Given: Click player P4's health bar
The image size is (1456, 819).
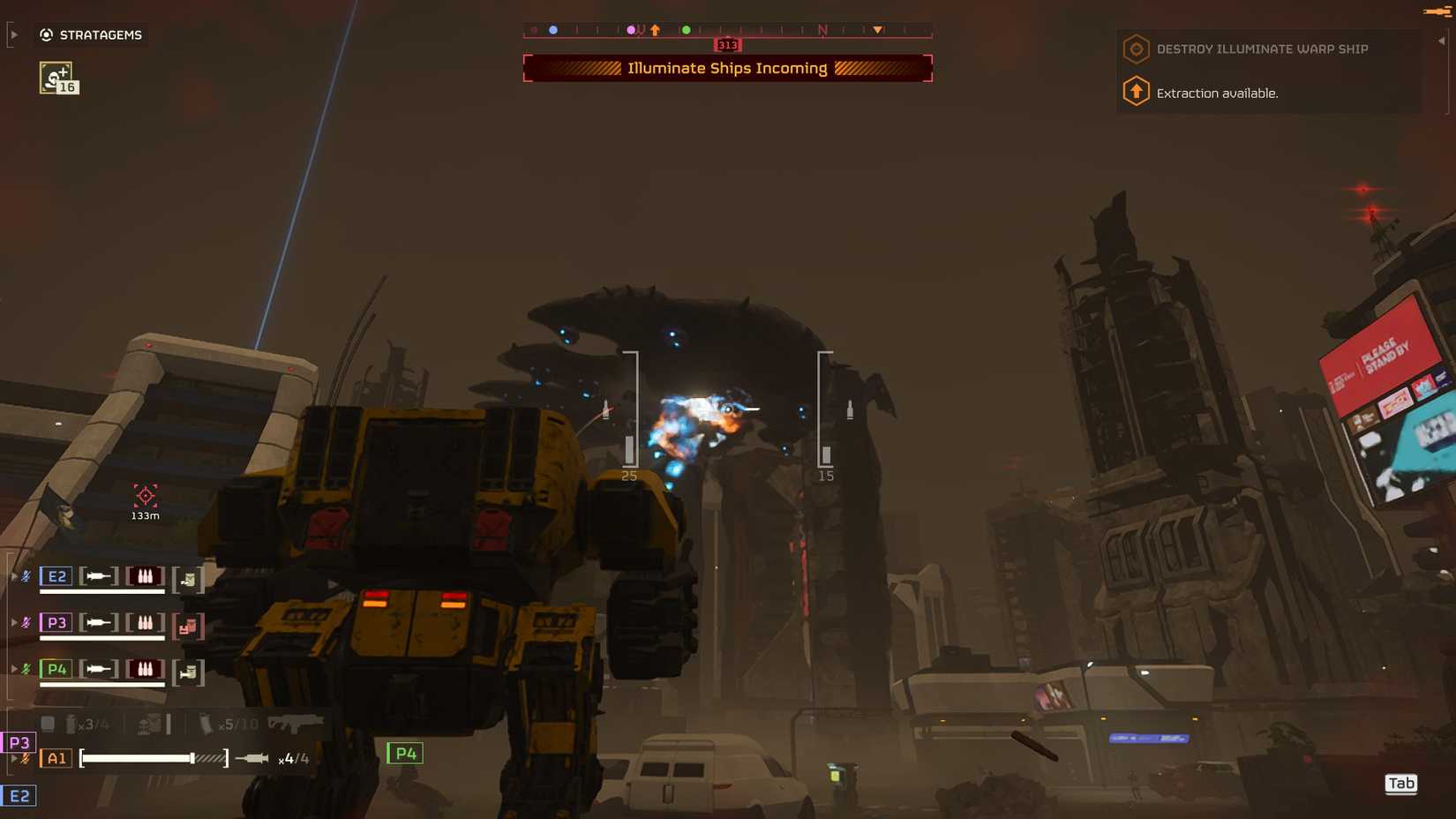Looking at the screenshot, I should click(x=103, y=684).
